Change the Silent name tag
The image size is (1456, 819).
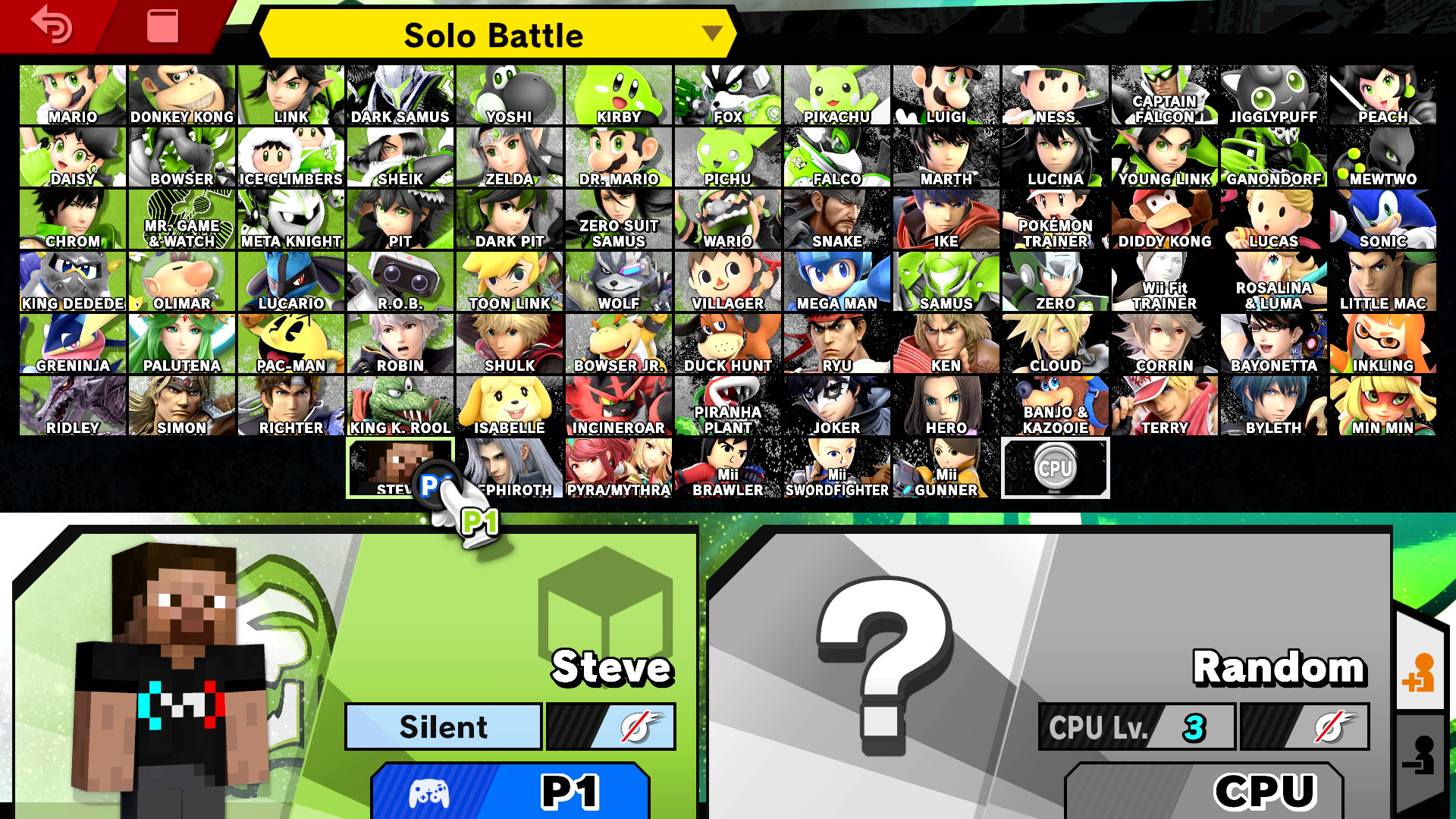pos(442,726)
